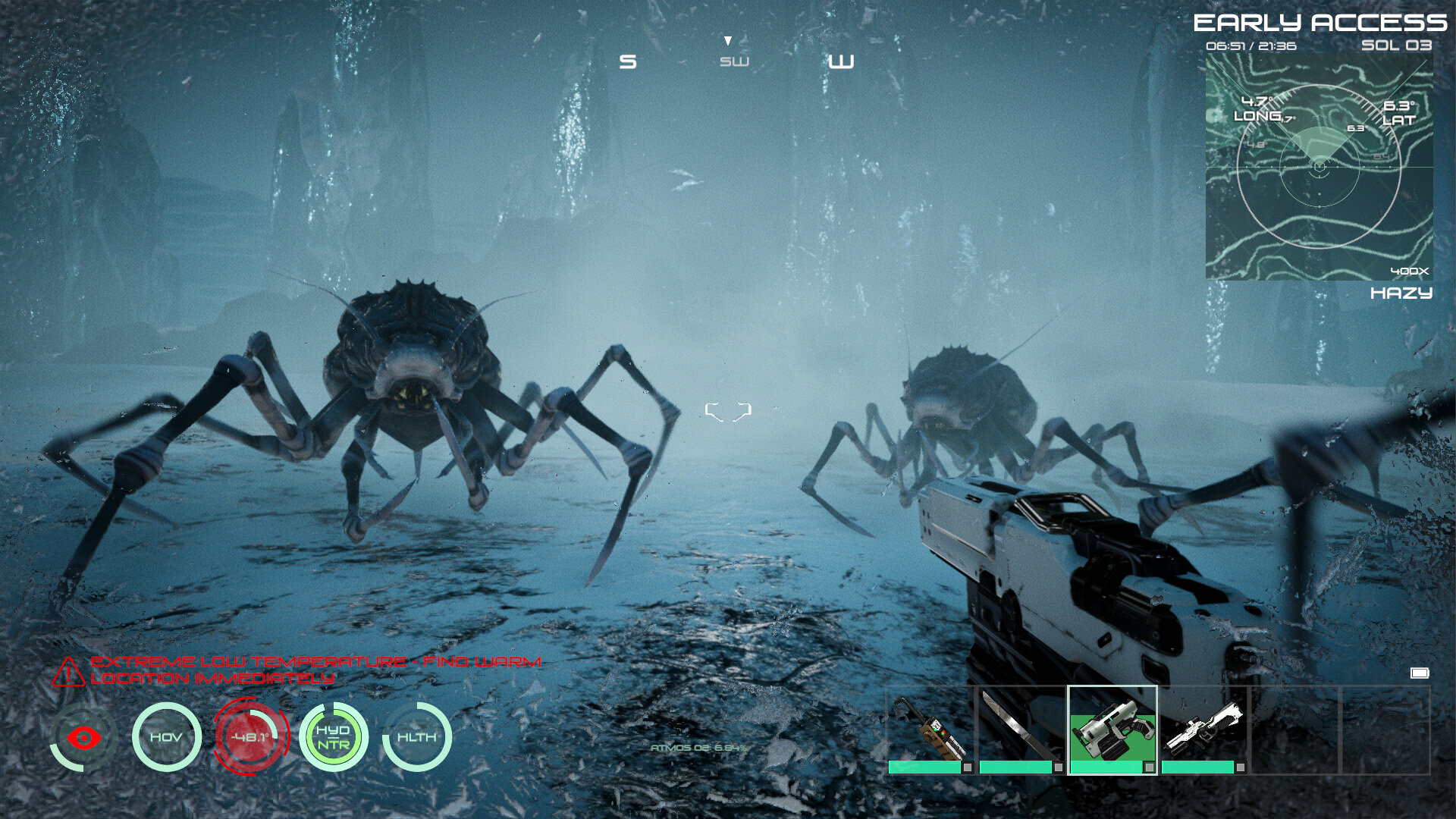Viewport: 1456px width, 819px height.
Task: Equip the scoped white rifle slot
Action: (x=1203, y=730)
